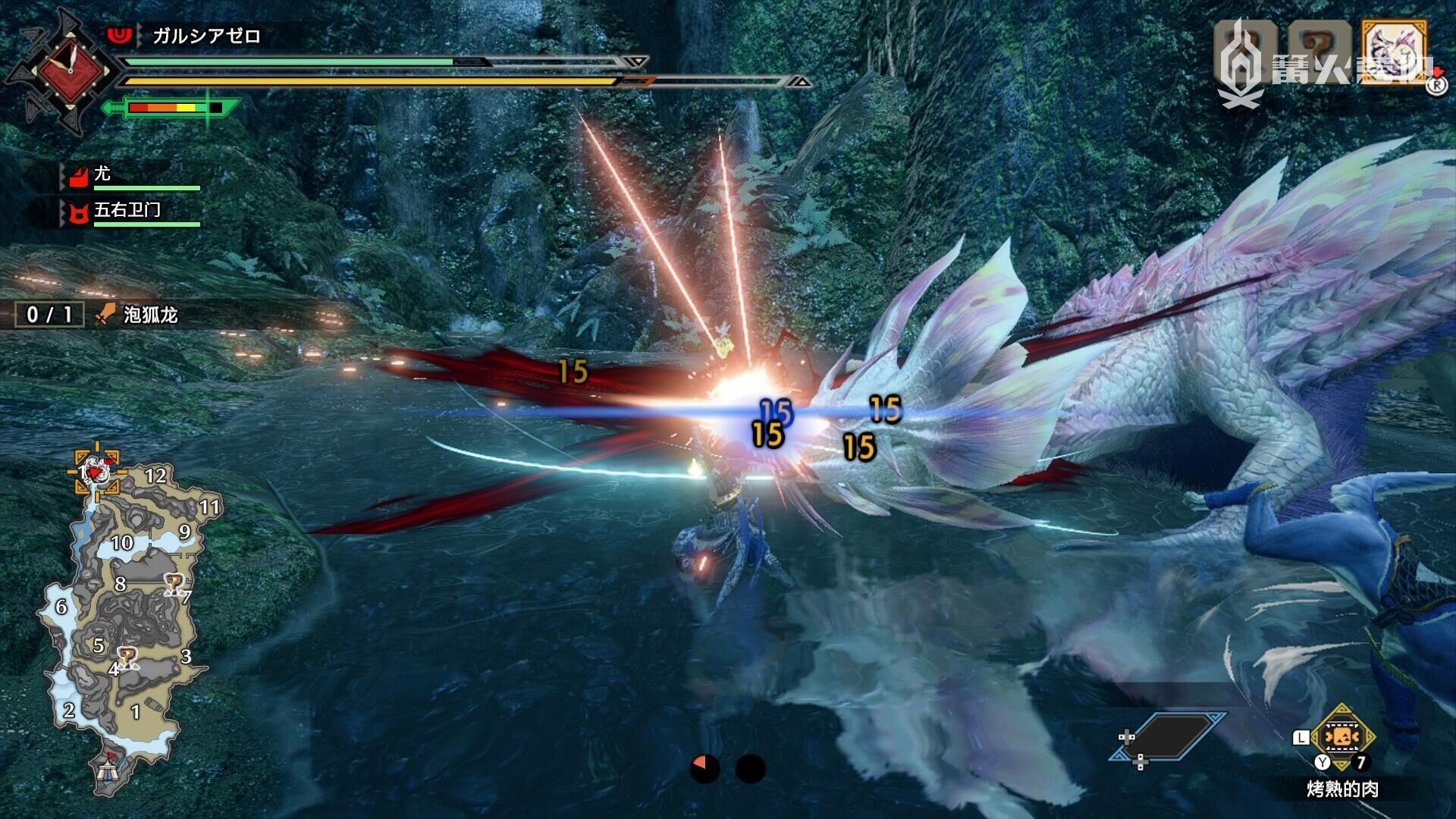1456x819 pixels.
Task: Select the Mizutsune target monster icon
Action: [1394, 50]
